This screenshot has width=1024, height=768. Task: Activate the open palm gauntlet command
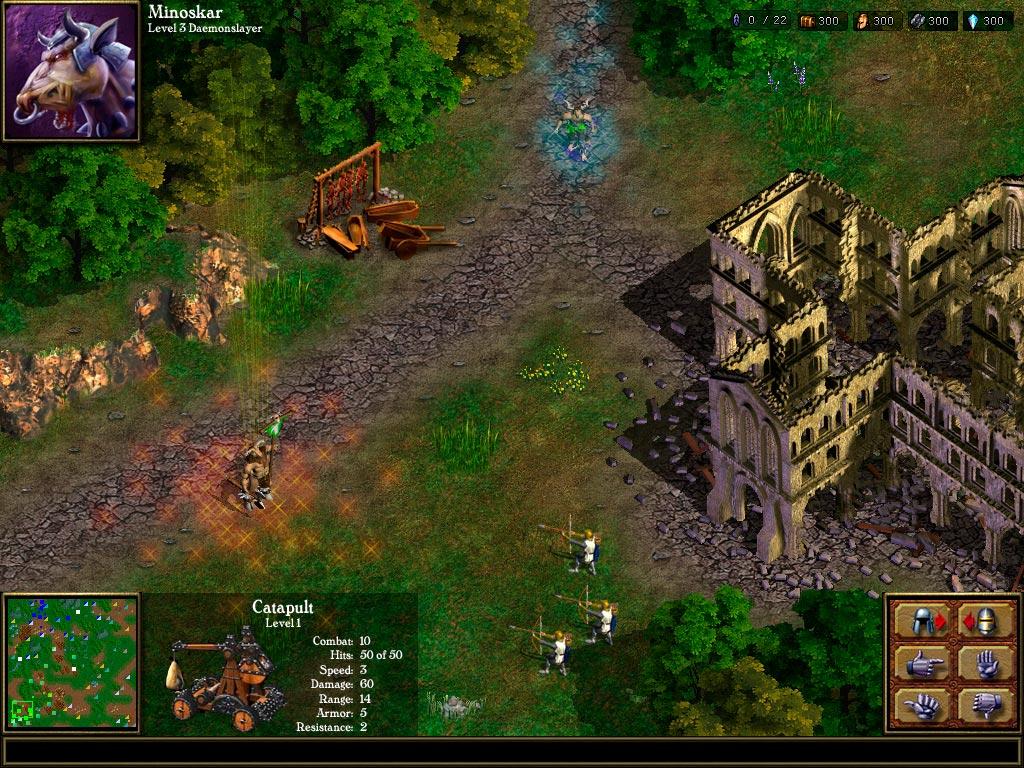pos(985,662)
